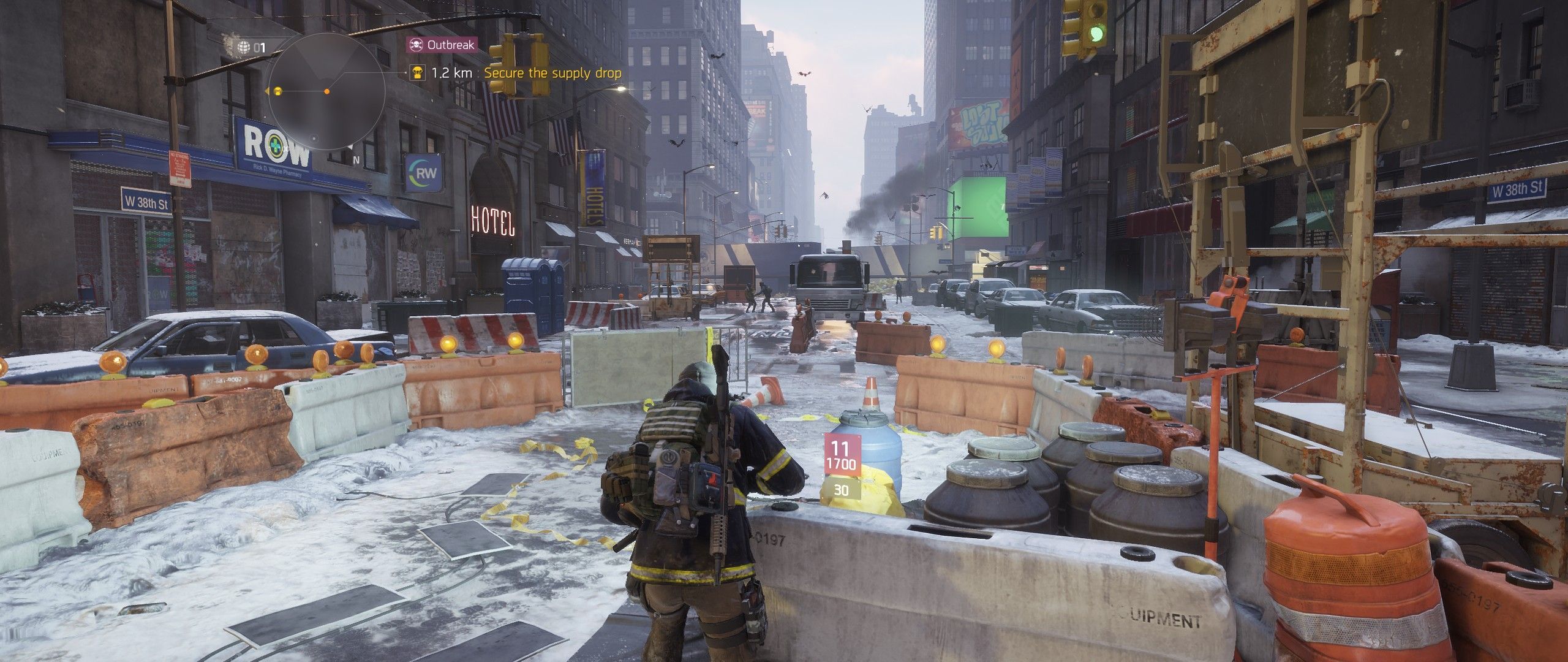
Task: Click the "Secure the supply drop" objective
Action: pyautogui.click(x=552, y=74)
